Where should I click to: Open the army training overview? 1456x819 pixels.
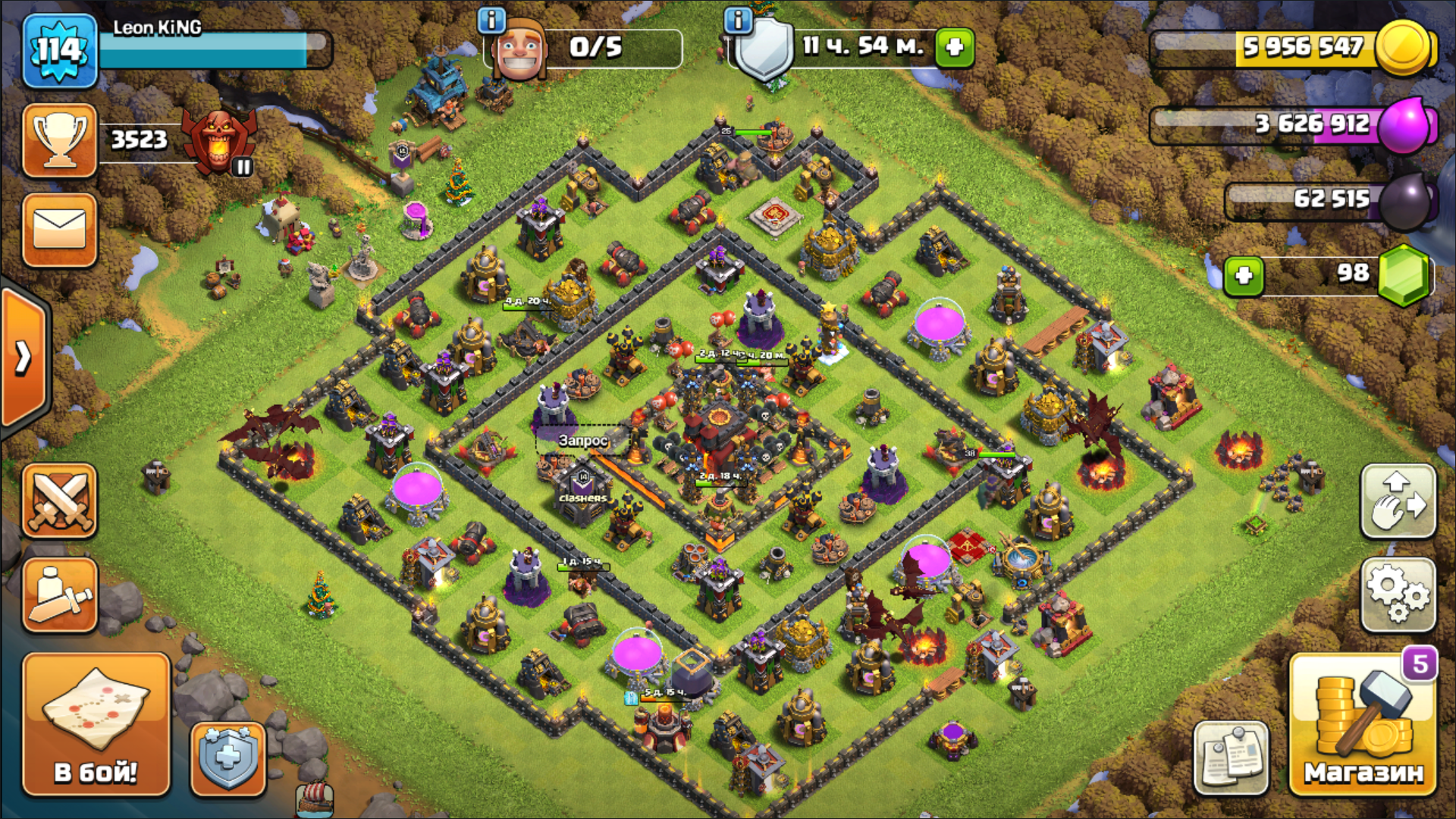coord(60,595)
